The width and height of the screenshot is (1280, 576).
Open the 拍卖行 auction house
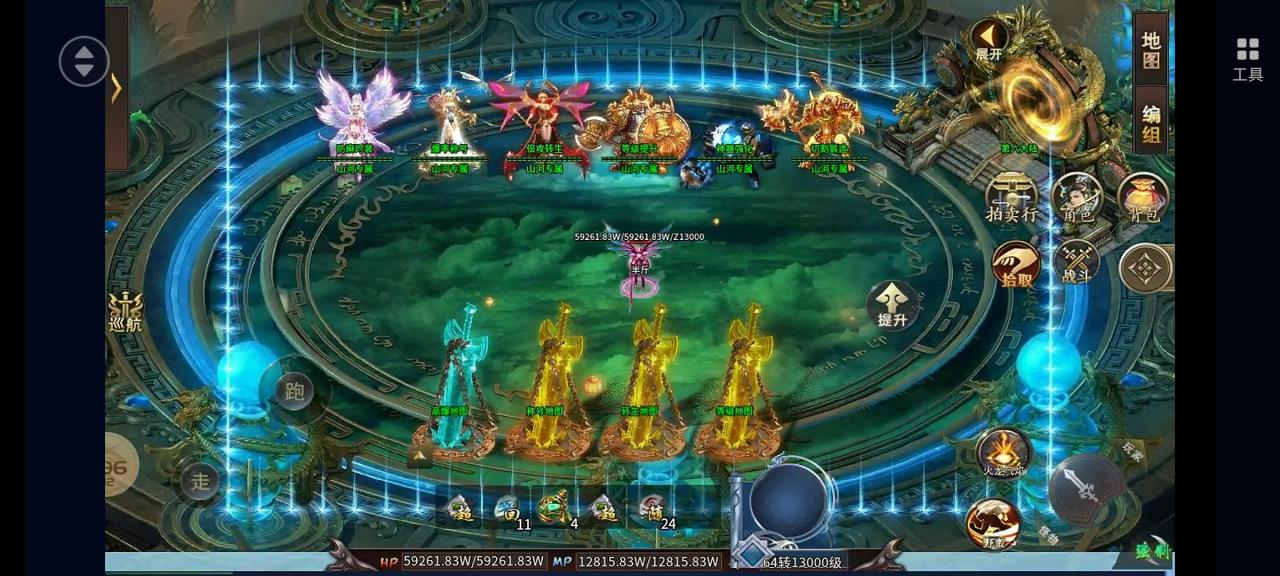click(1011, 196)
